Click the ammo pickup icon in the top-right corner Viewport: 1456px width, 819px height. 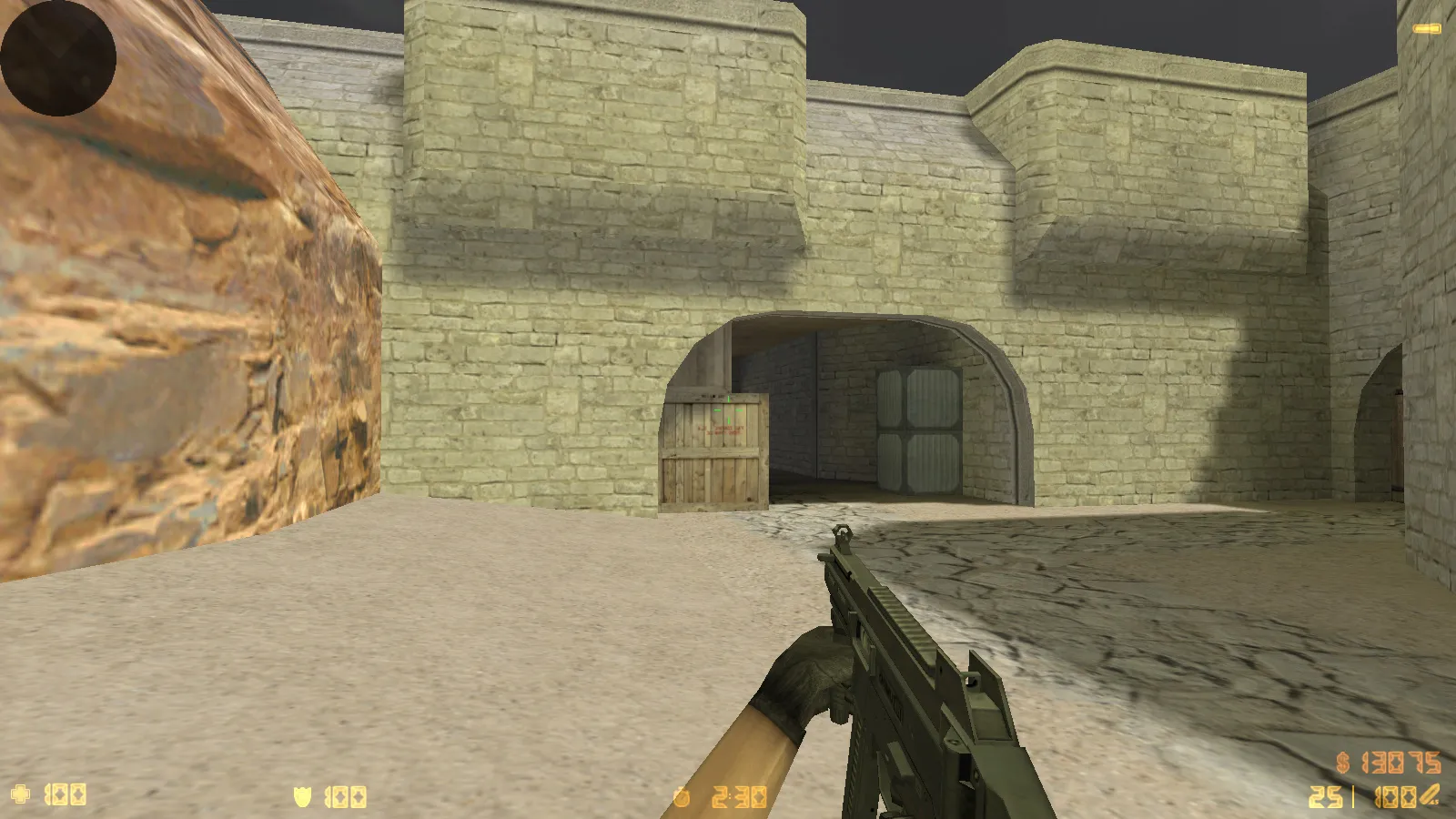[x=1429, y=28]
